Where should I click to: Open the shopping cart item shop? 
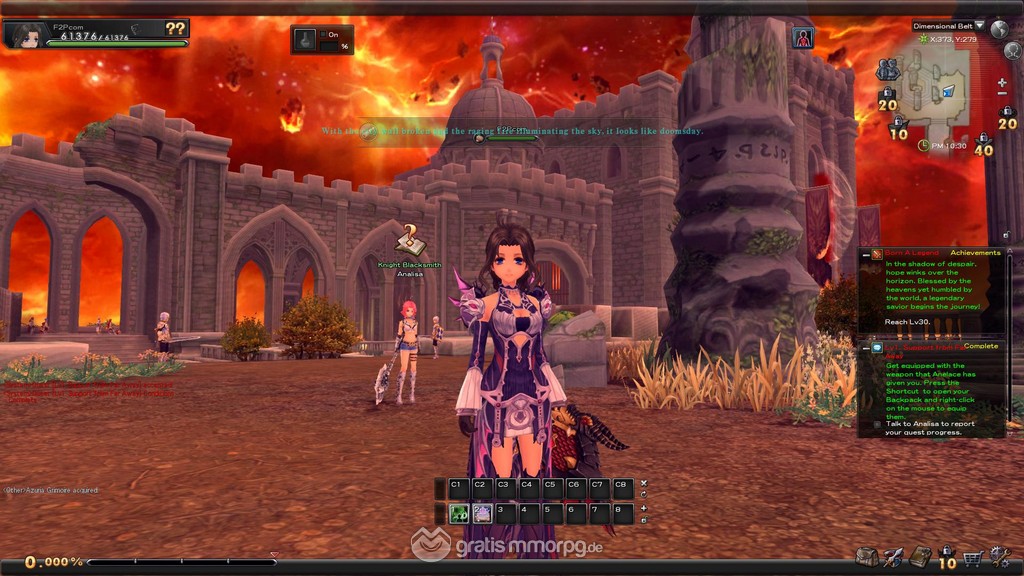tap(971, 558)
